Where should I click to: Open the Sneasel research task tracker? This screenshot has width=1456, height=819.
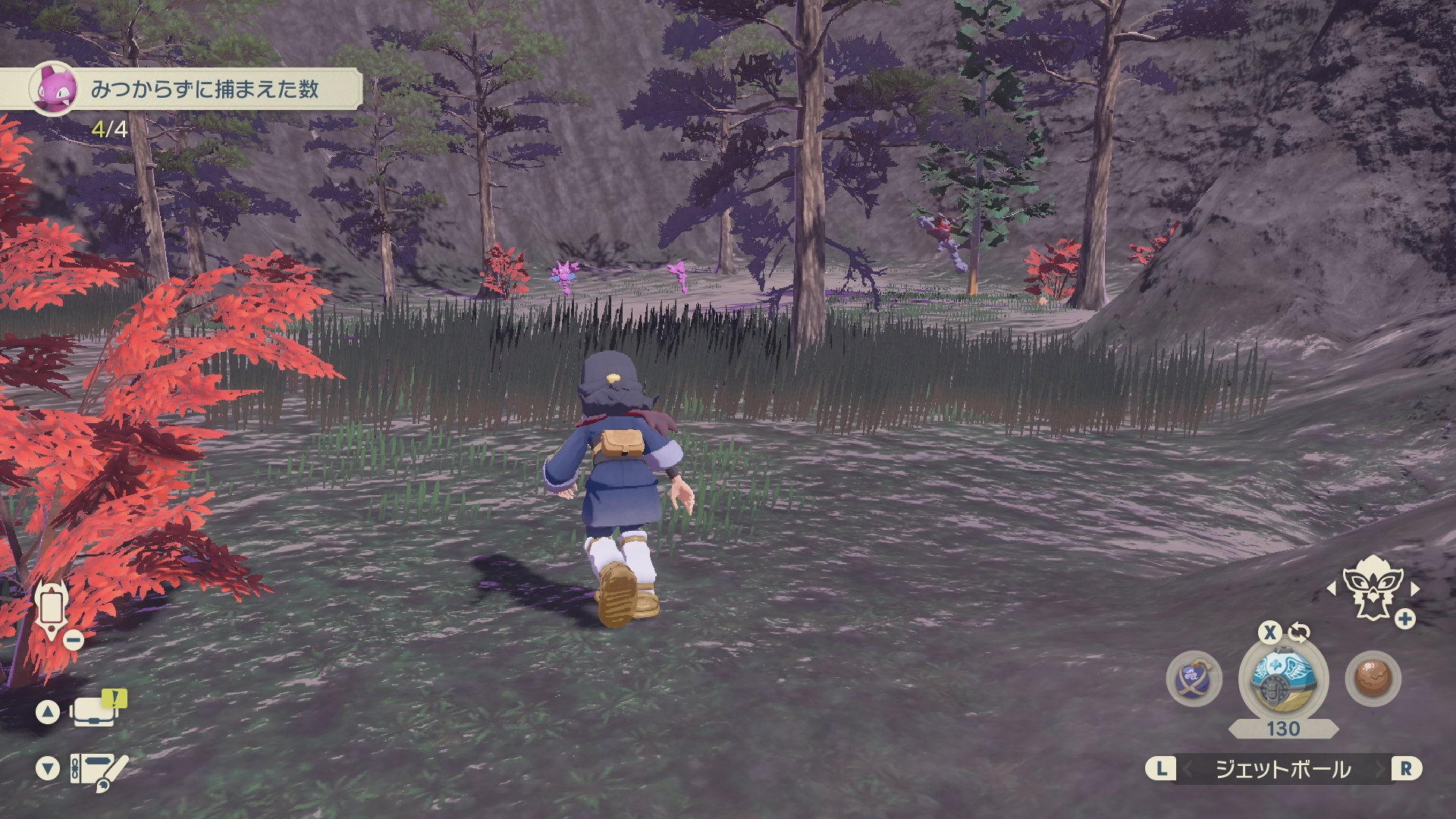pos(193,89)
